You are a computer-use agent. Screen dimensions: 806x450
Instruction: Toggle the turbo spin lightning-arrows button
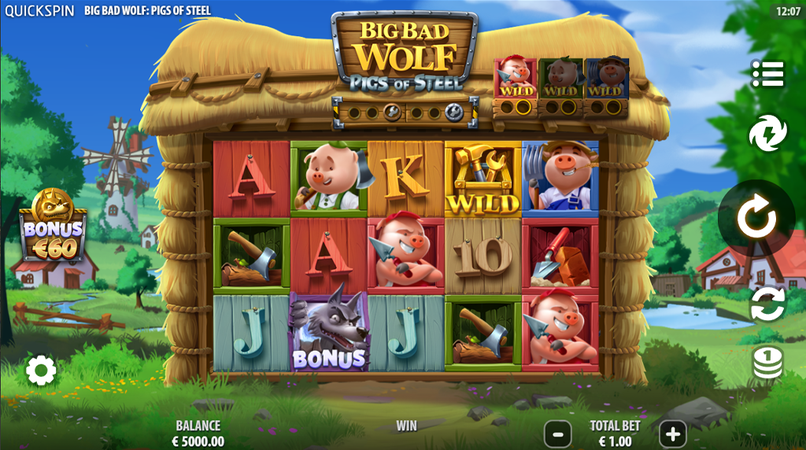click(767, 133)
